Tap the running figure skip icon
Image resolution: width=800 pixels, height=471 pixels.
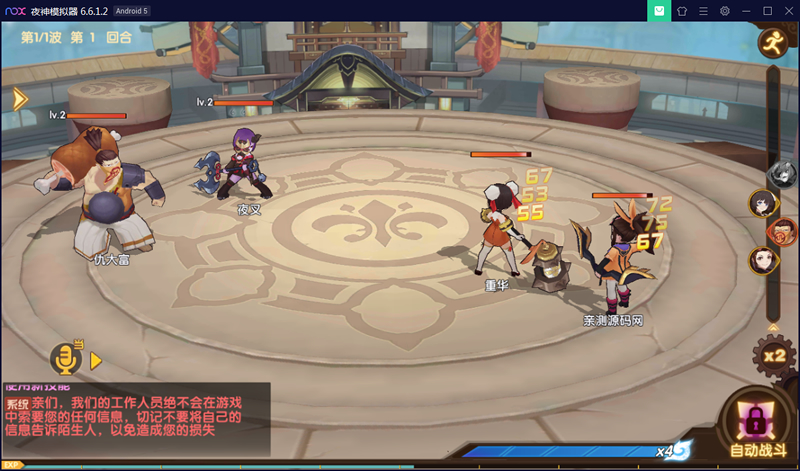click(x=773, y=42)
